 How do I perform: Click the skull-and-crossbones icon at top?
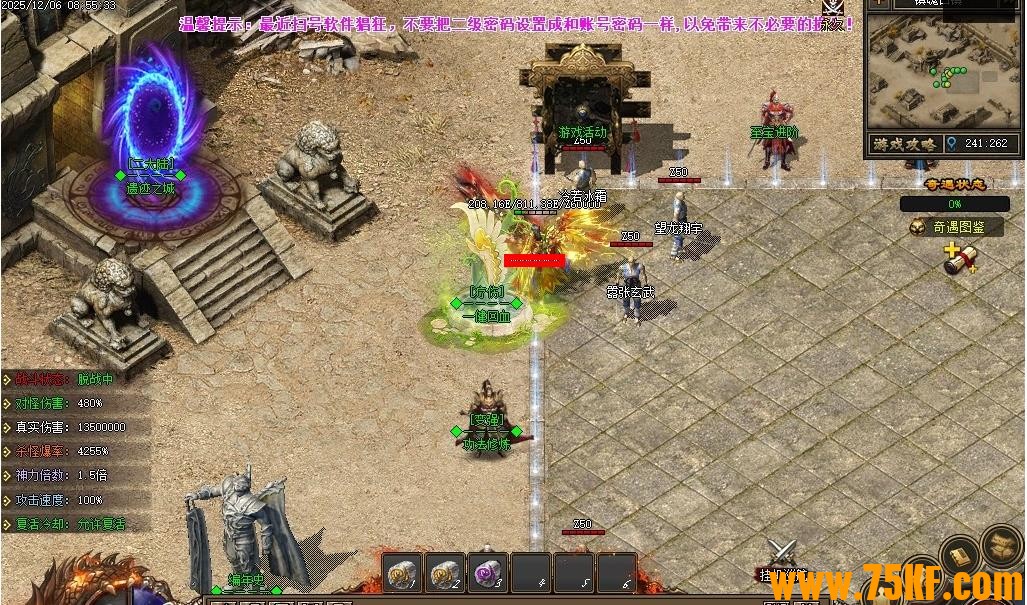833,8
